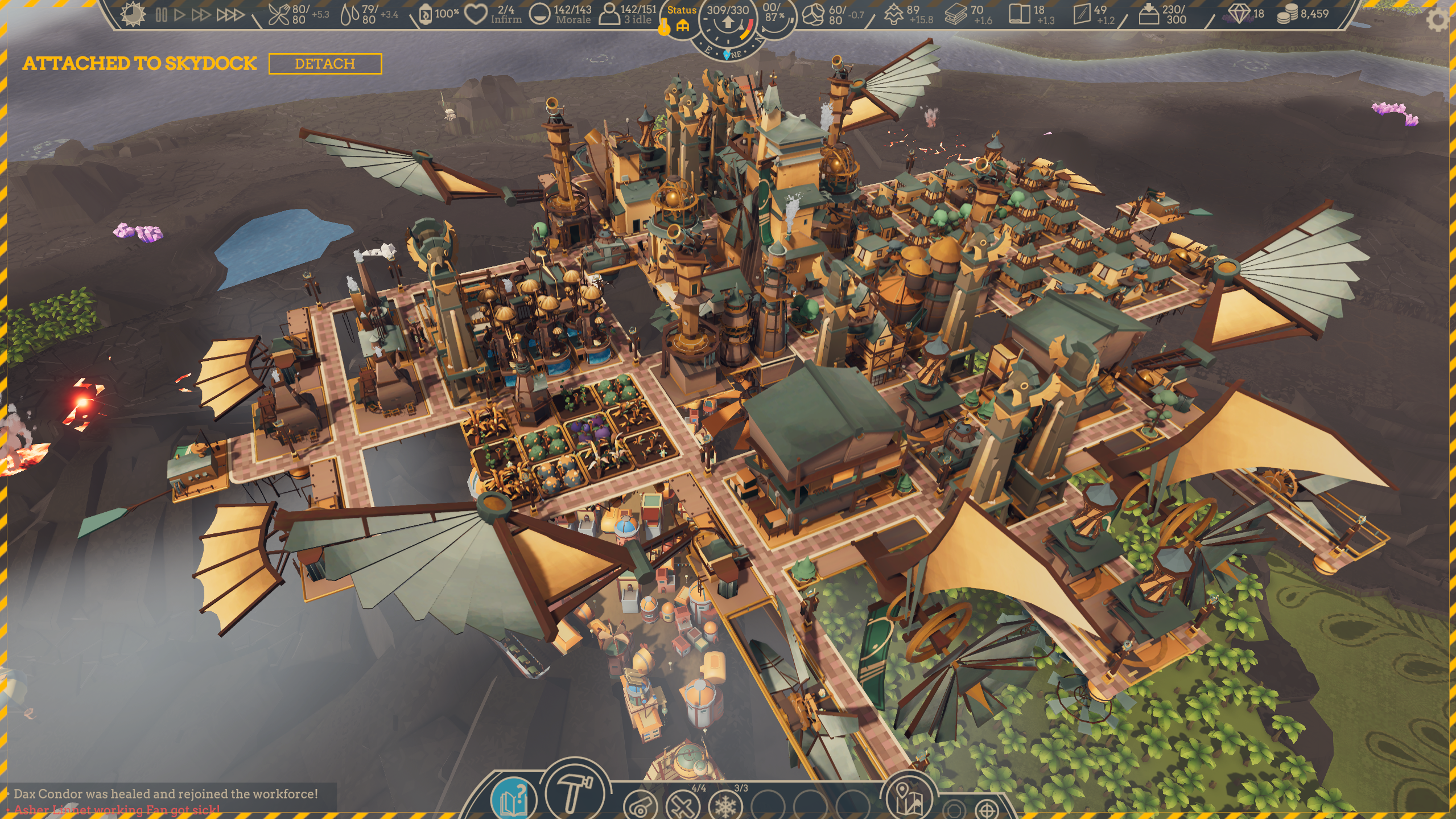
Task: View the Morale indicator
Action: pyautogui.click(x=539, y=15)
